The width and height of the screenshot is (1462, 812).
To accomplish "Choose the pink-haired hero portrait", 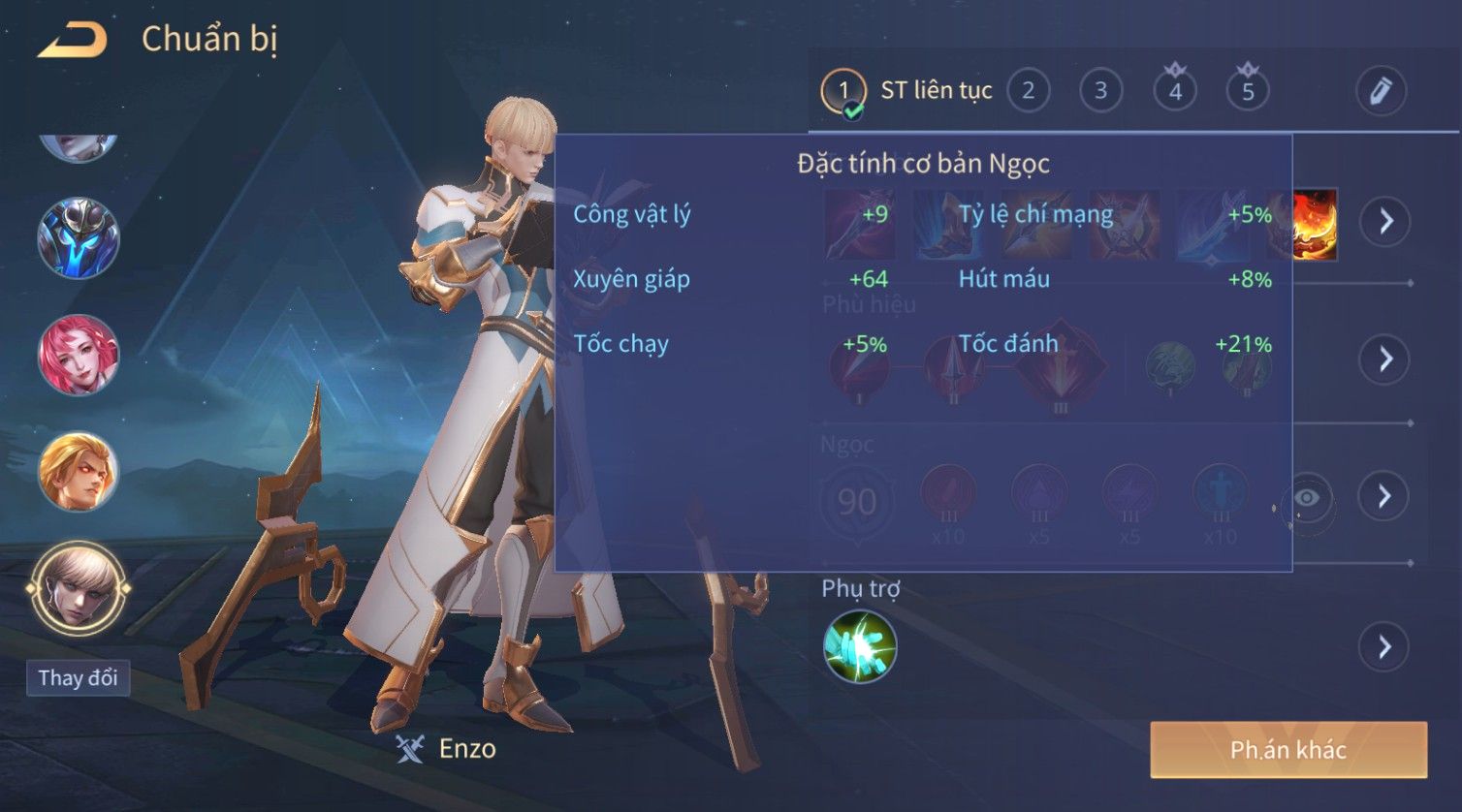I will [79, 355].
